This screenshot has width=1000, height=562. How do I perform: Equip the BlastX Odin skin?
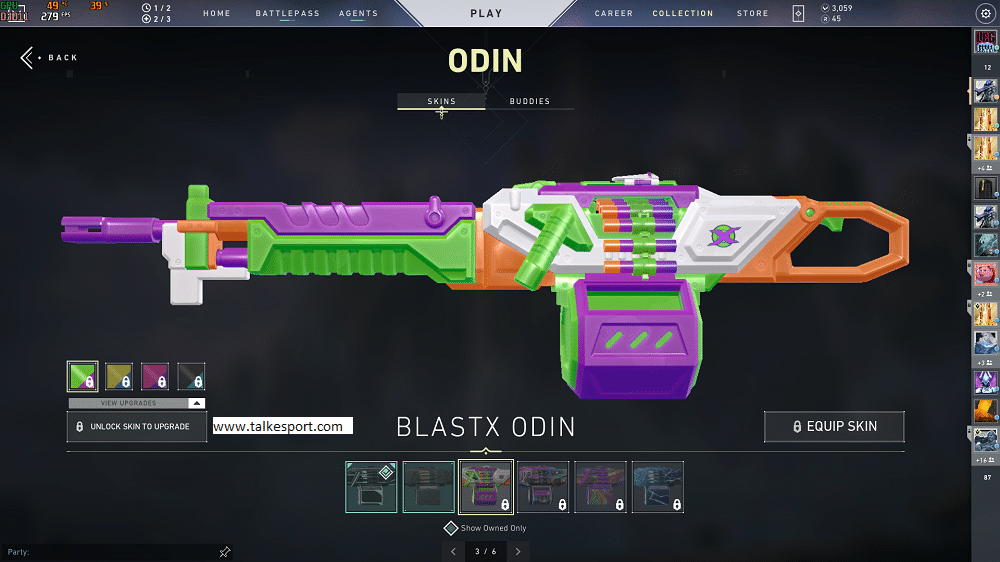coord(834,426)
